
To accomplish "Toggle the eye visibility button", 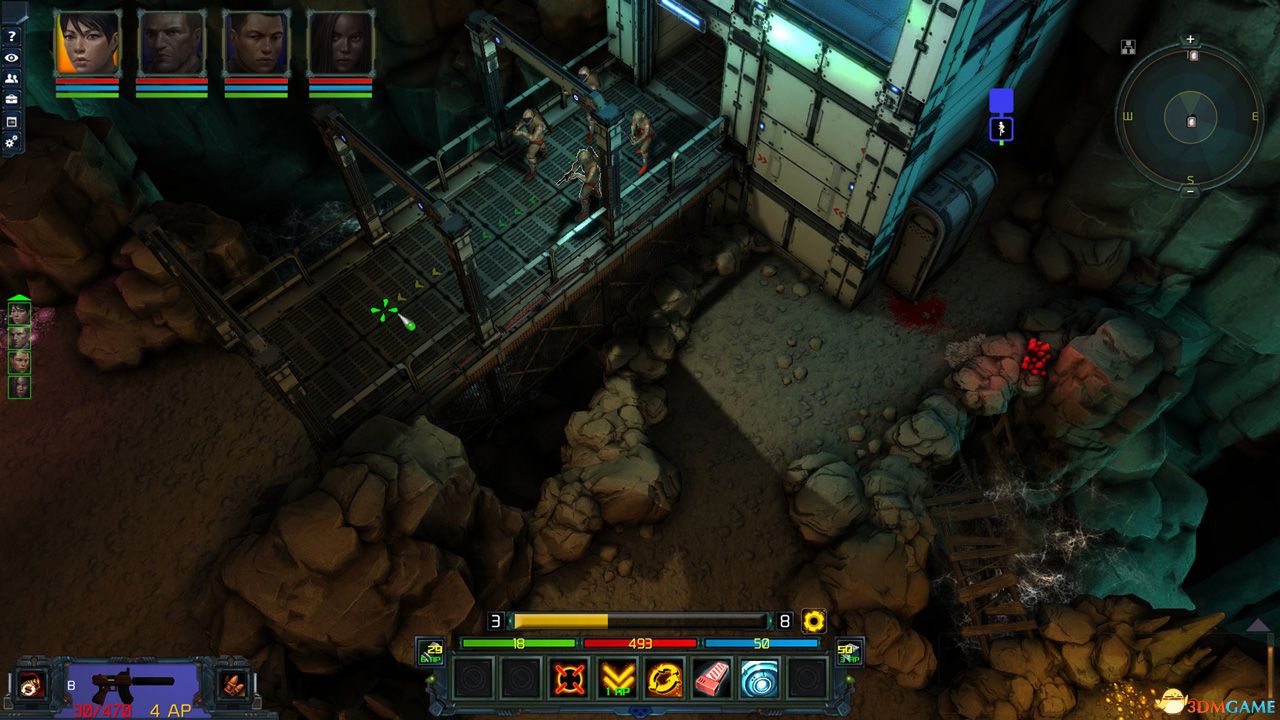I will coord(12,57).
